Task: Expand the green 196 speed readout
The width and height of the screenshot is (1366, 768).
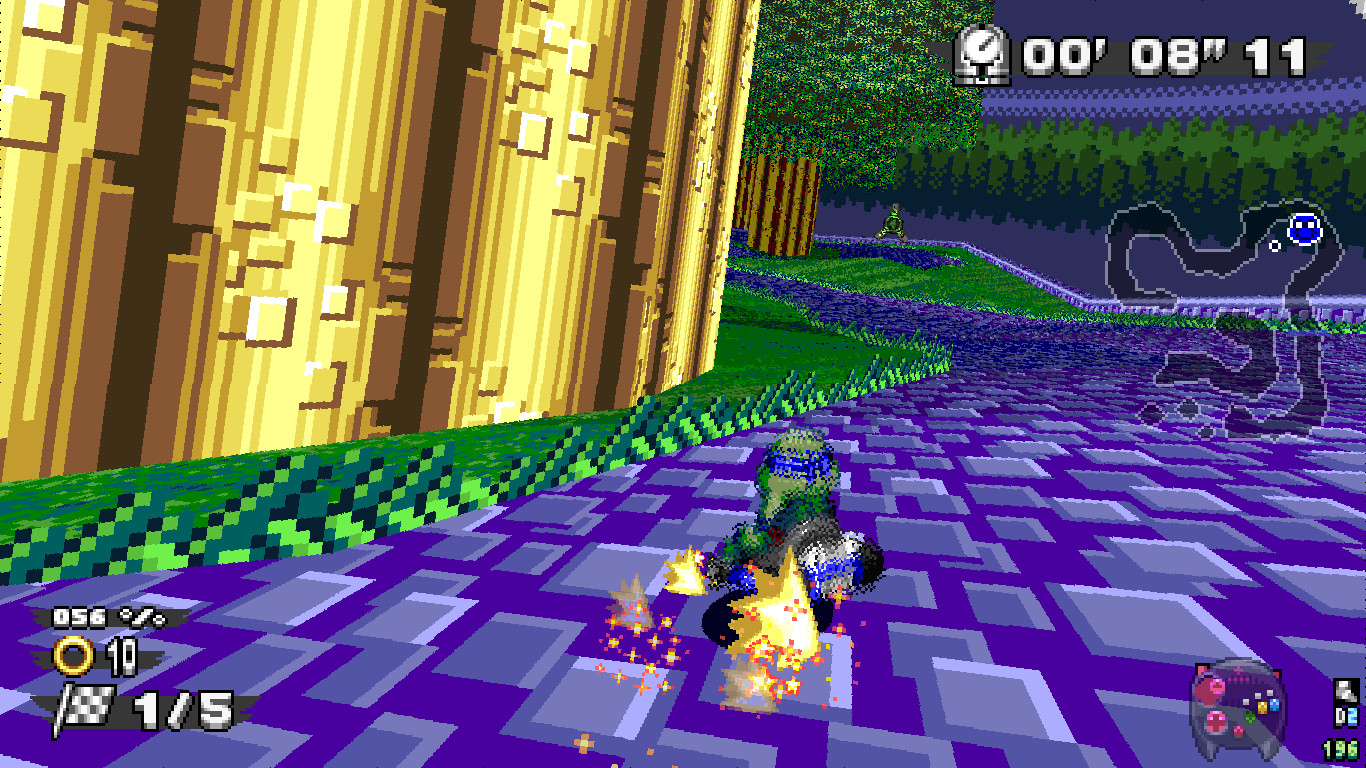Action: tap(1340, 748)
